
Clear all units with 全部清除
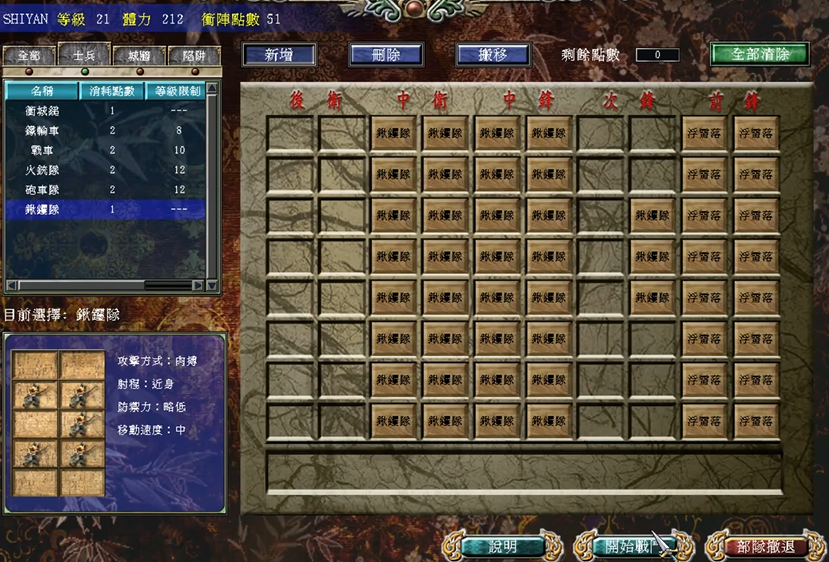(760, 54)
